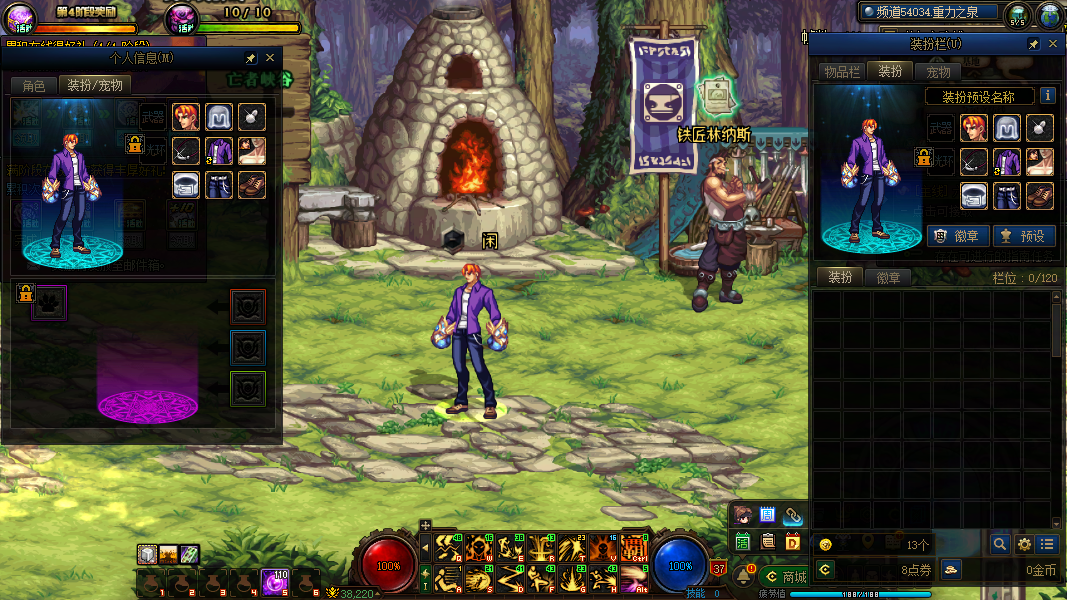Image resolution: width=1067 pixels, height=600 pixels.
Task: Switch to the 角色 character tab
Action: pos(33,86)
